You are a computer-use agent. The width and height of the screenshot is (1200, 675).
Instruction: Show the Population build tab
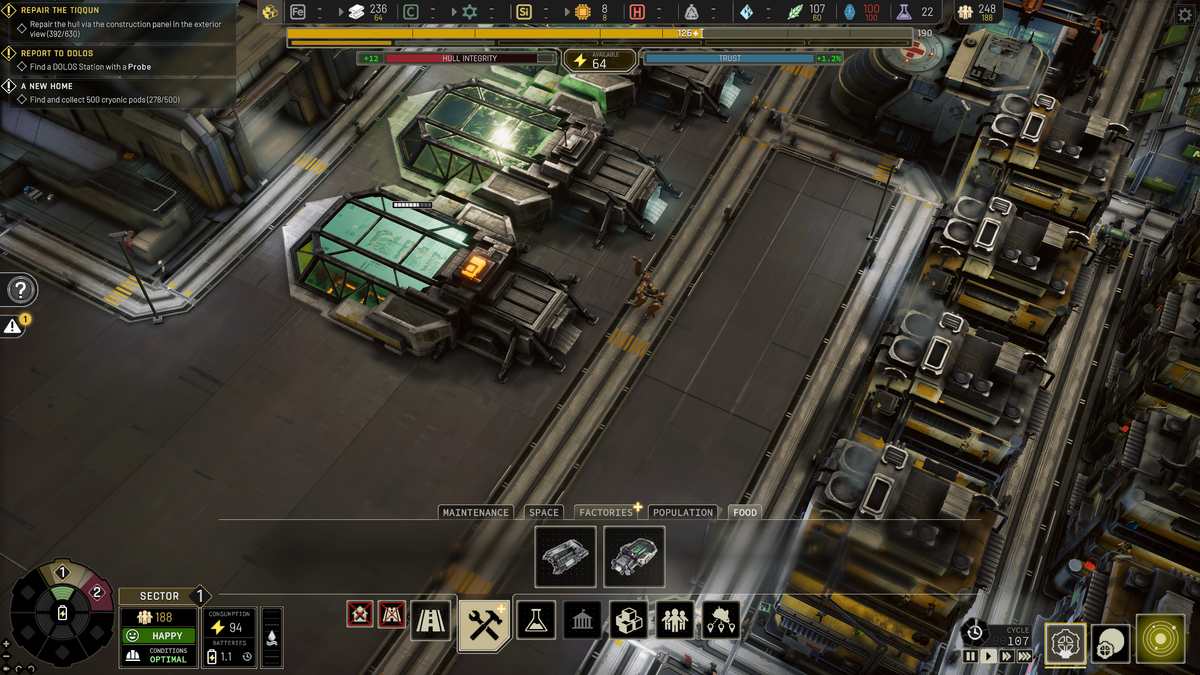683,512
